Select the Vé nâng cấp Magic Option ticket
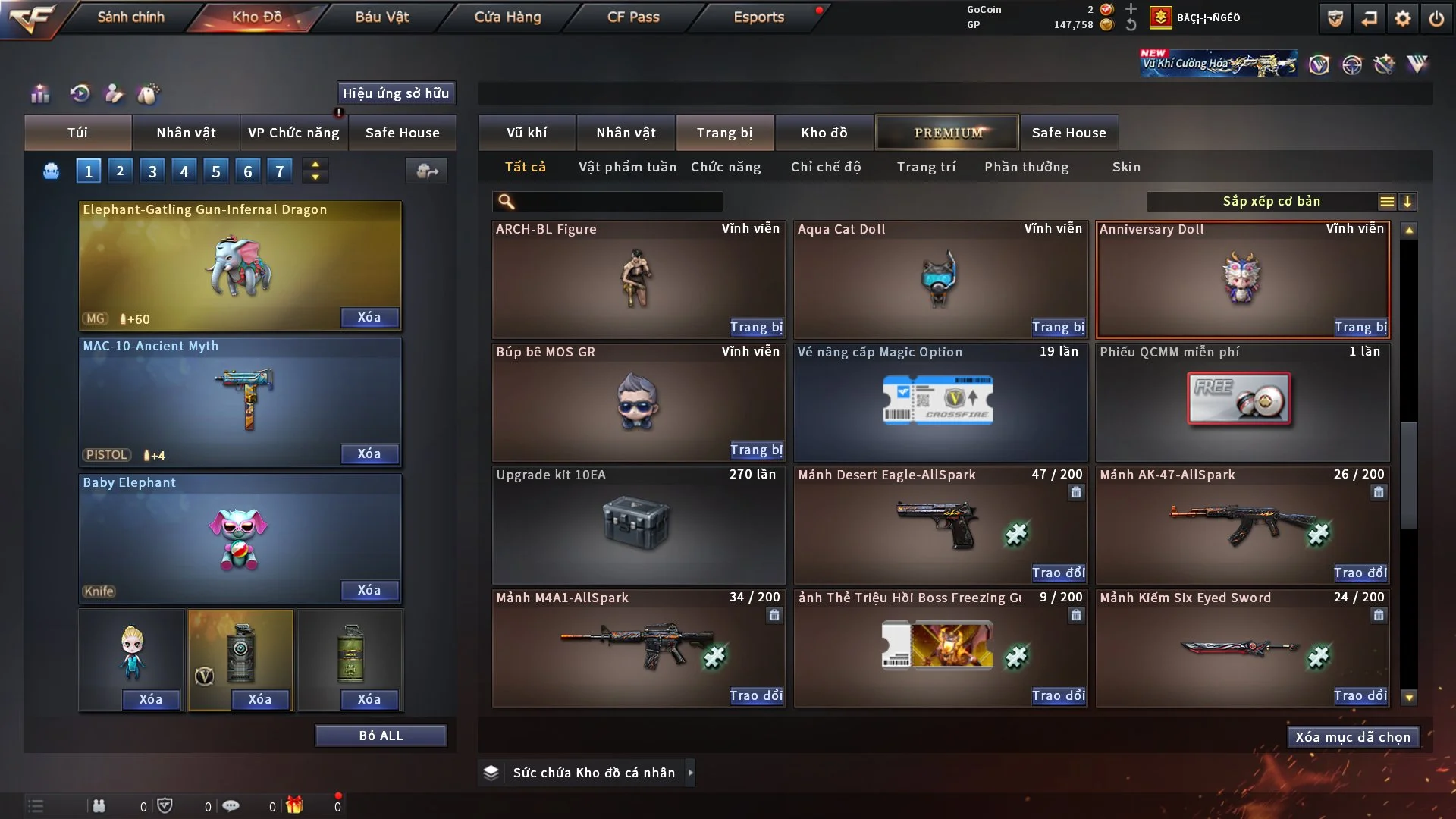 coord(940,402)
